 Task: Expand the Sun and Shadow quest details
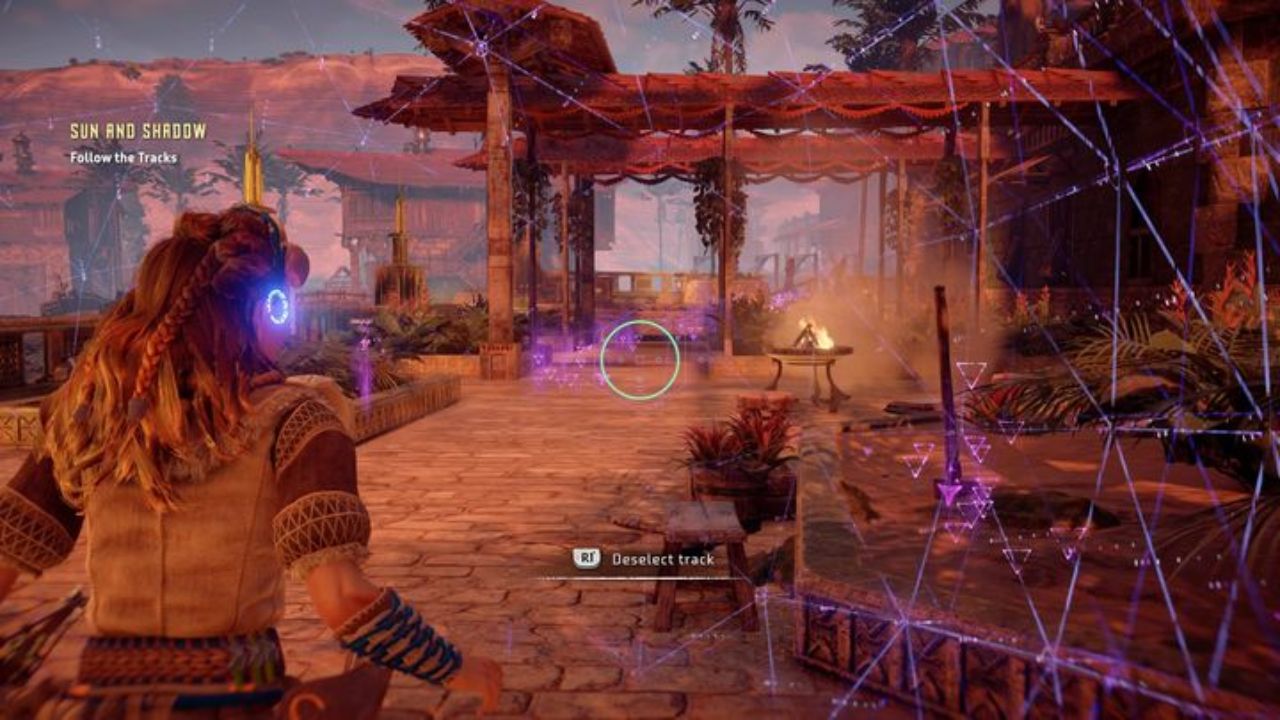138,130
